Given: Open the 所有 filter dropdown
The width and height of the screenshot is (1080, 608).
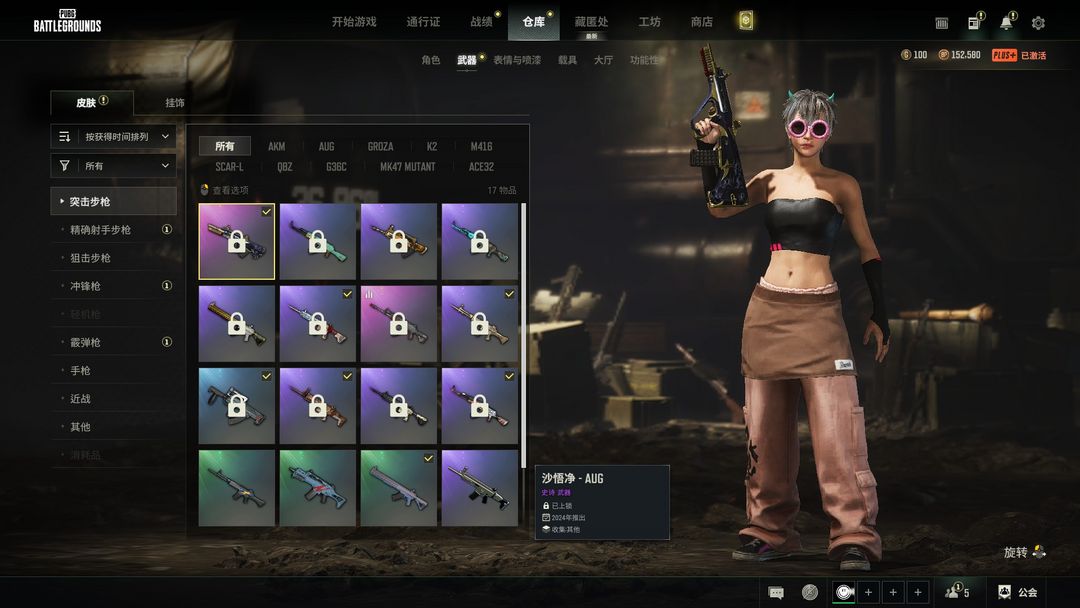Looking at the screenshot, I should pyautogui.click(x=114, y=166).
